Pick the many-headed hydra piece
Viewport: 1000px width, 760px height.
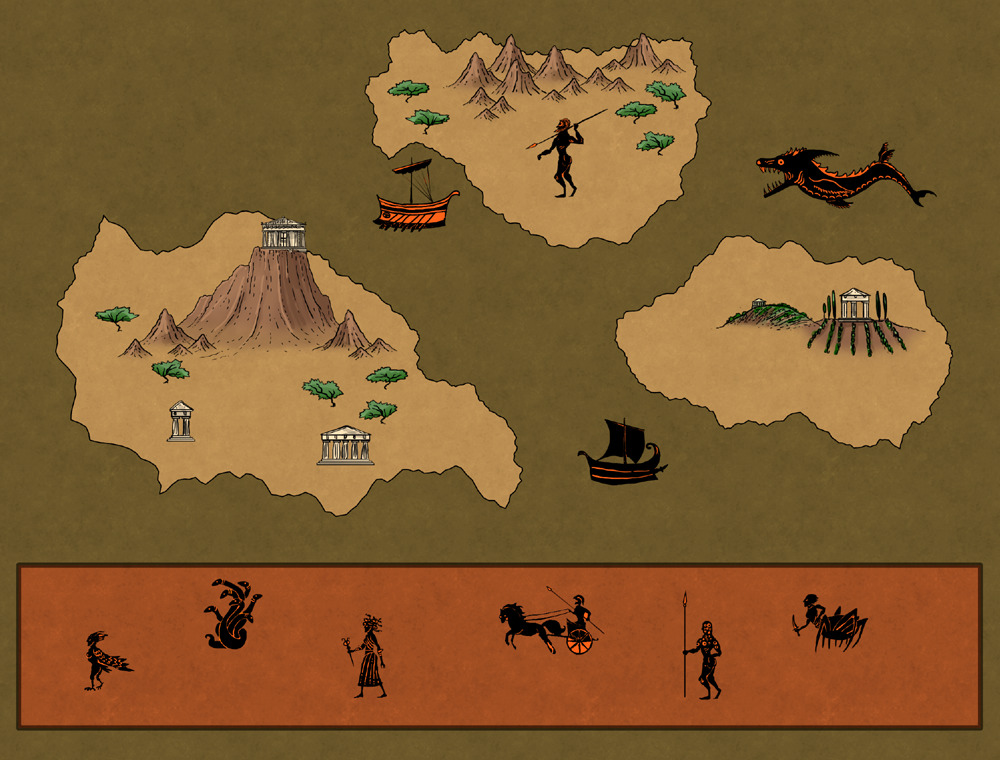click(x=232, y=614)
